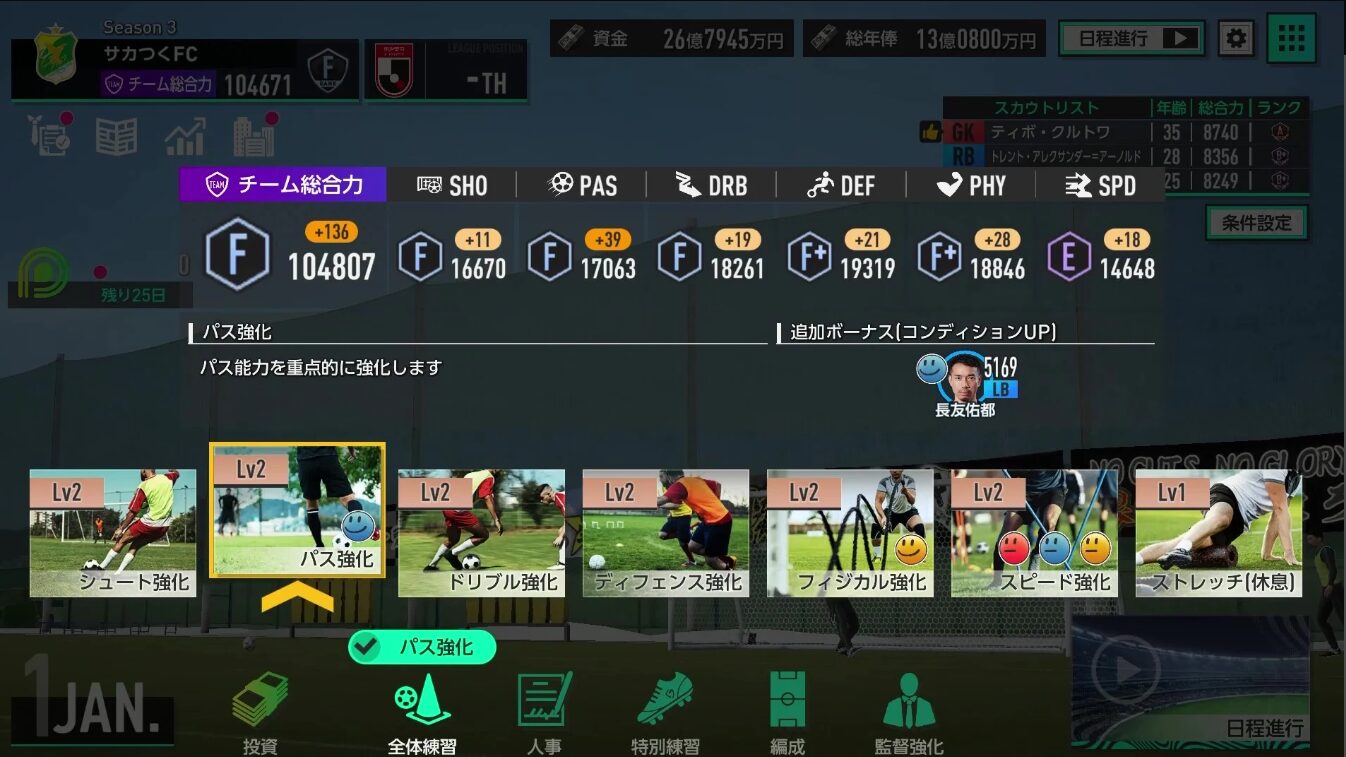Screen dimensions: 1346x757
Task: Click the smiley condition face on 長友佑都
Action: (x=929, y=369)
